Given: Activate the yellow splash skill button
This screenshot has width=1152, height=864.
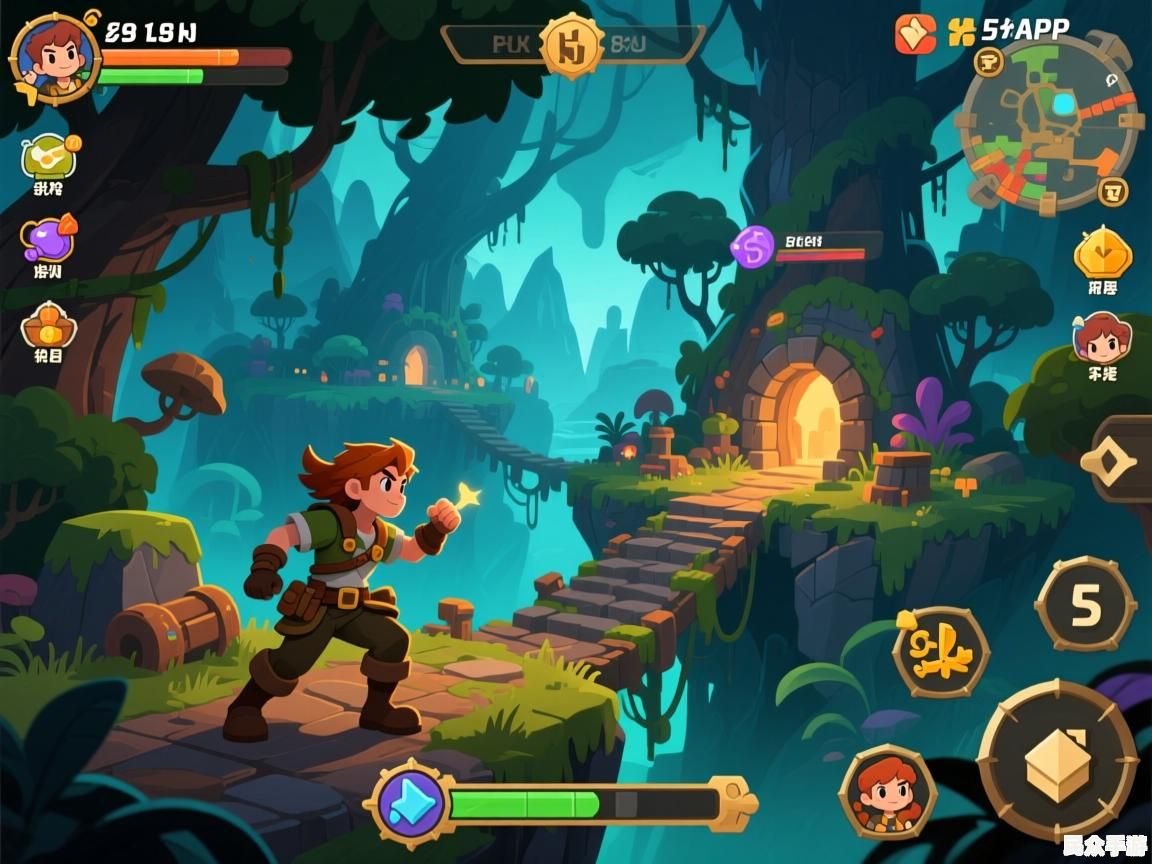Looking at the screenshot, I should coord(940,651).
